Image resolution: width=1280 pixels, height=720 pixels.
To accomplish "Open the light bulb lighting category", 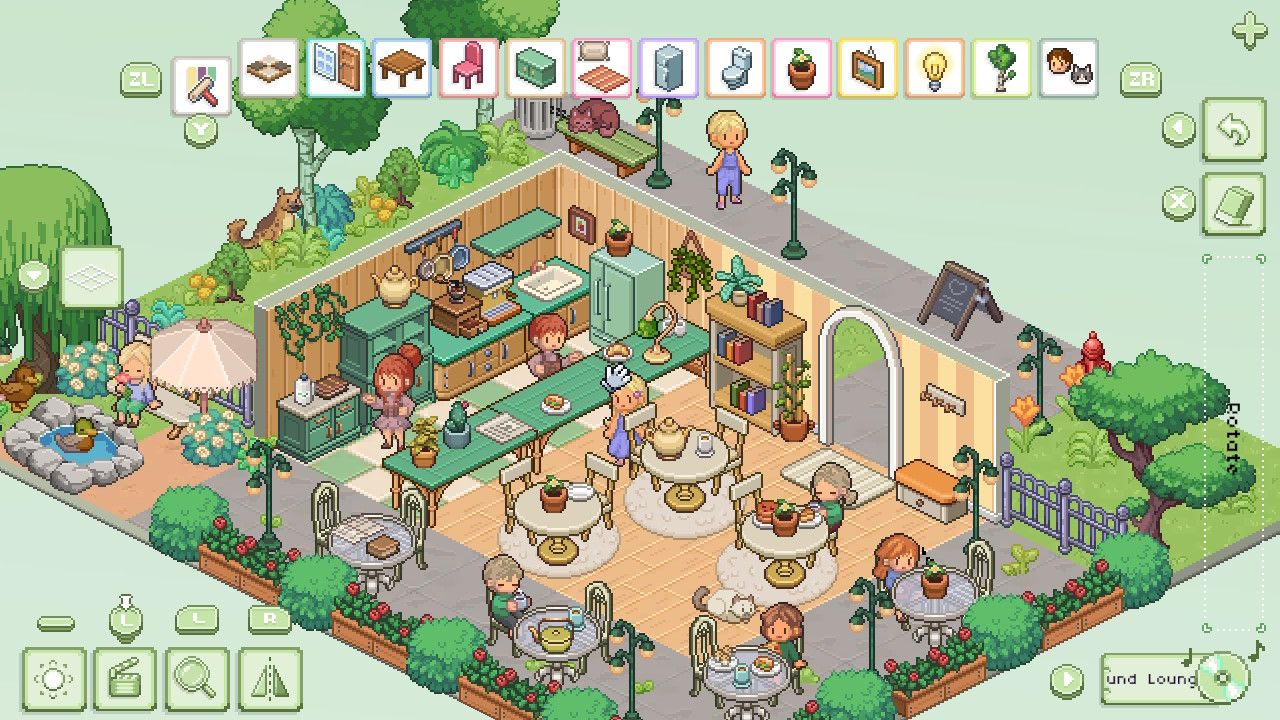I will (934, 68).
